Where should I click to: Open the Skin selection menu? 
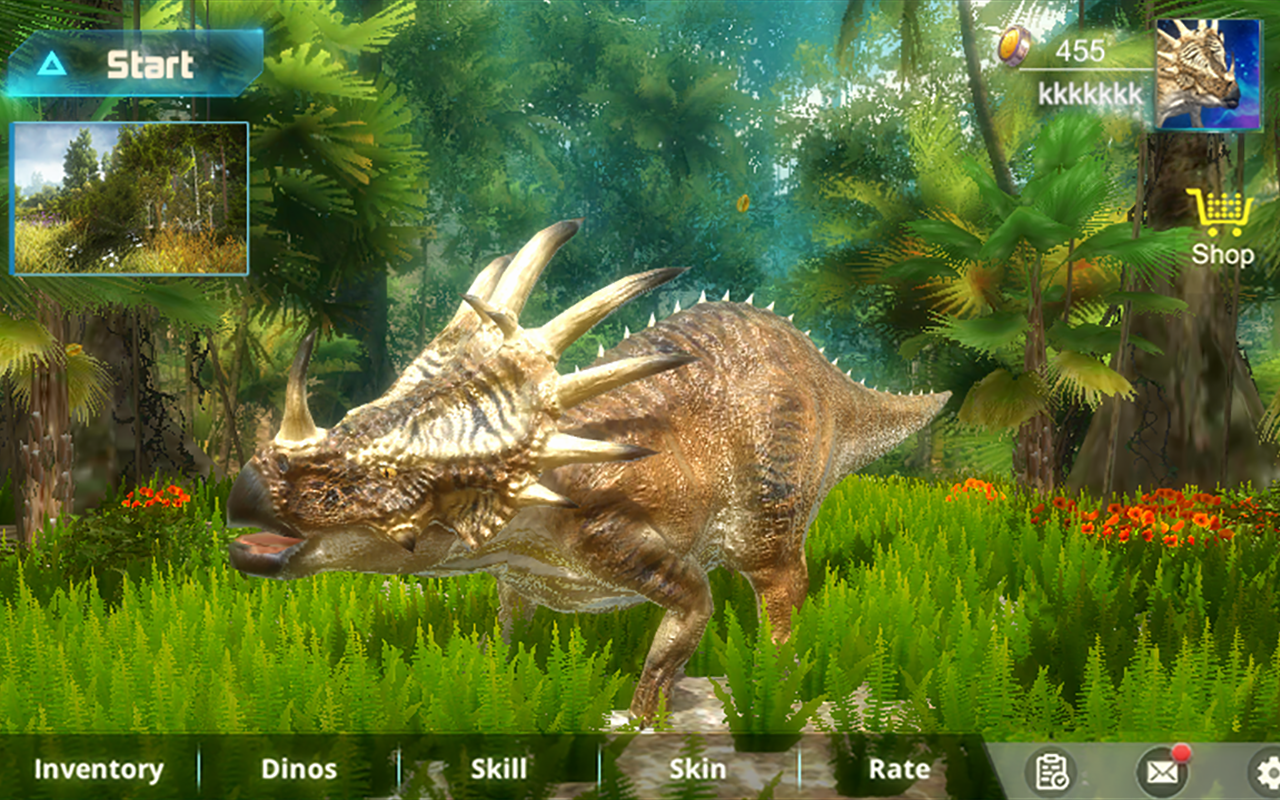coord(698,770)
